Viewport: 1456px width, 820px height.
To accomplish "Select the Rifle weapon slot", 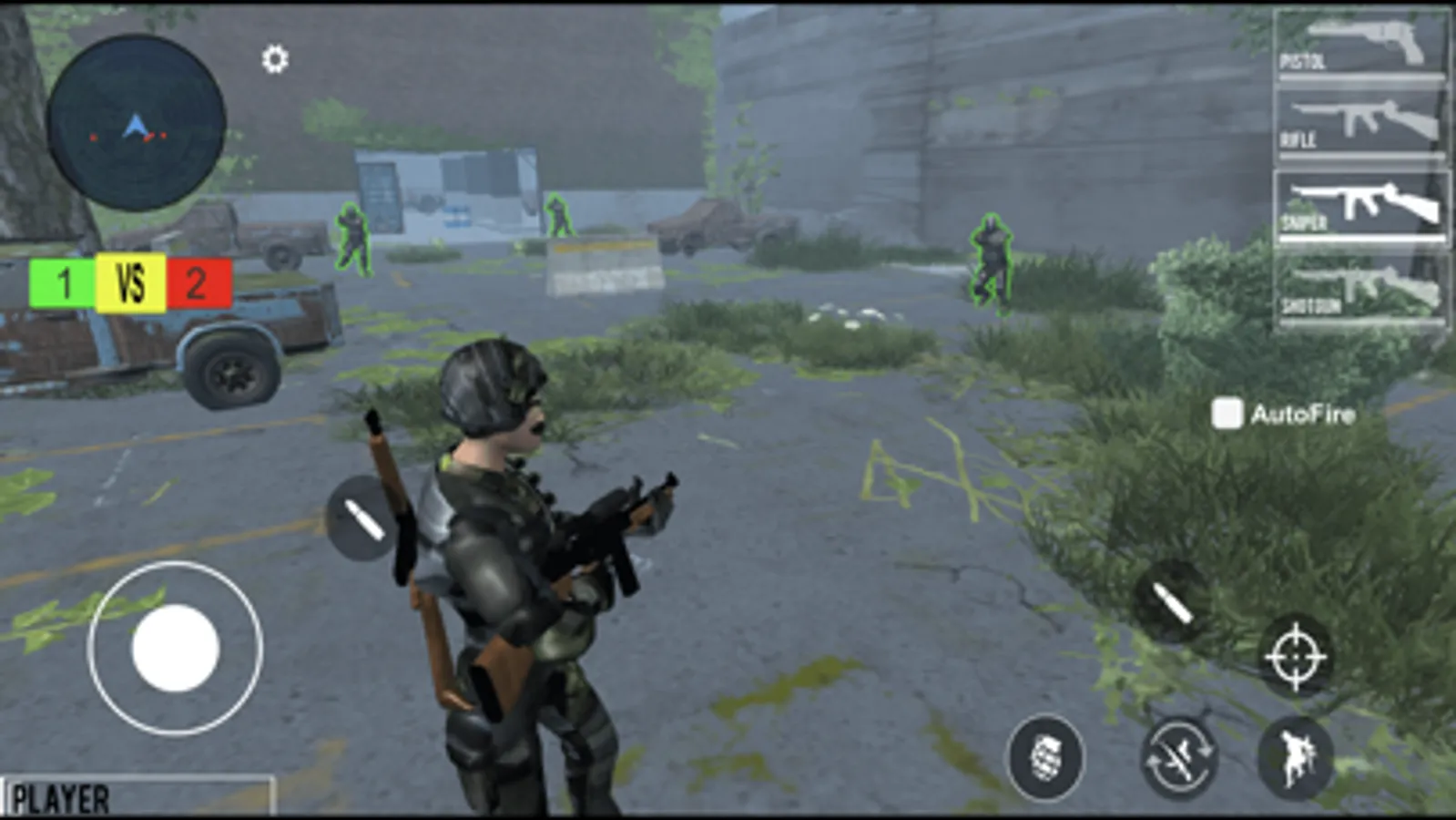I will pos(1361,123).
